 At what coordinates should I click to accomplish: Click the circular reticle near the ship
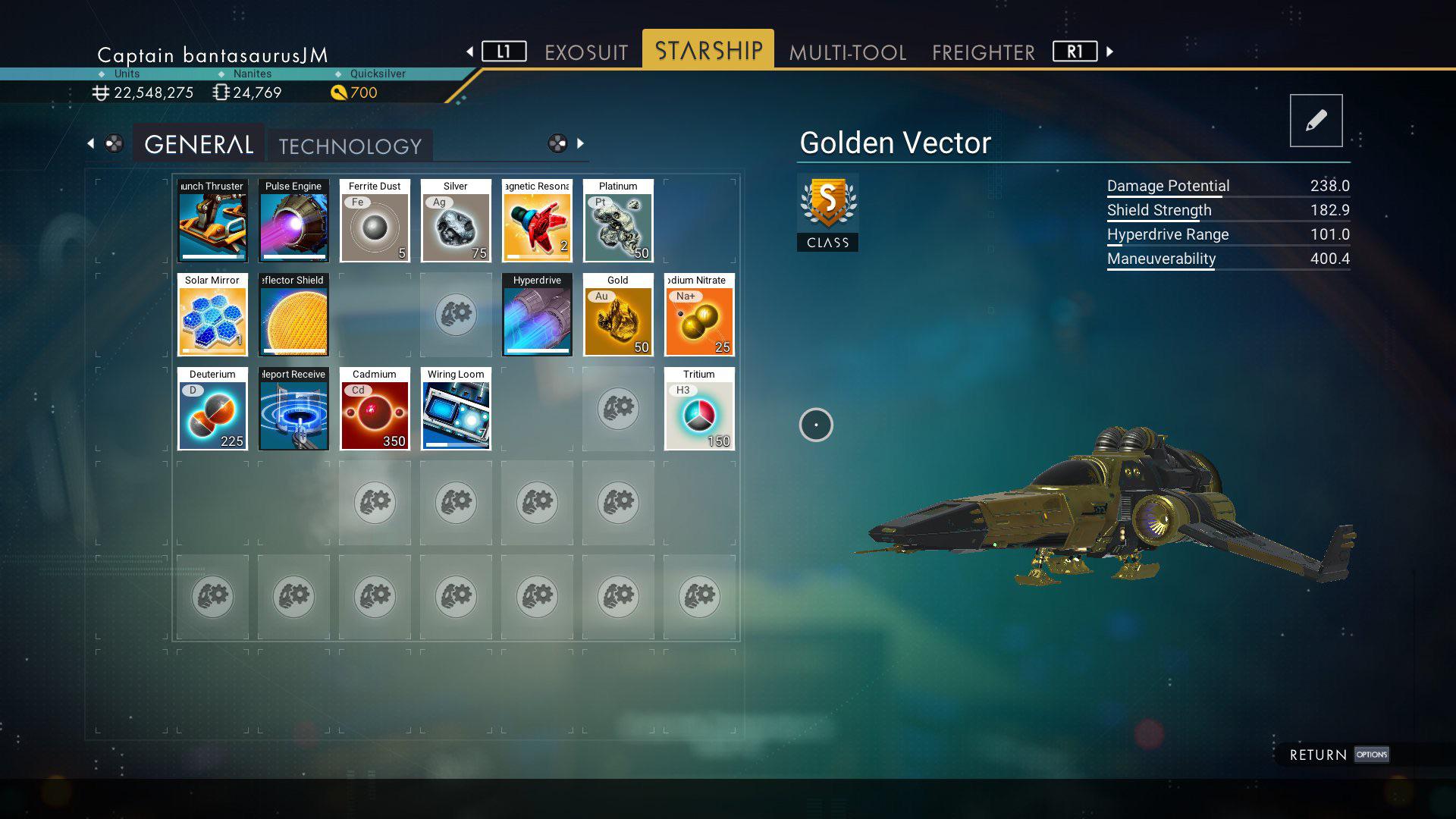pyautogui.click(x=816, y=425)
